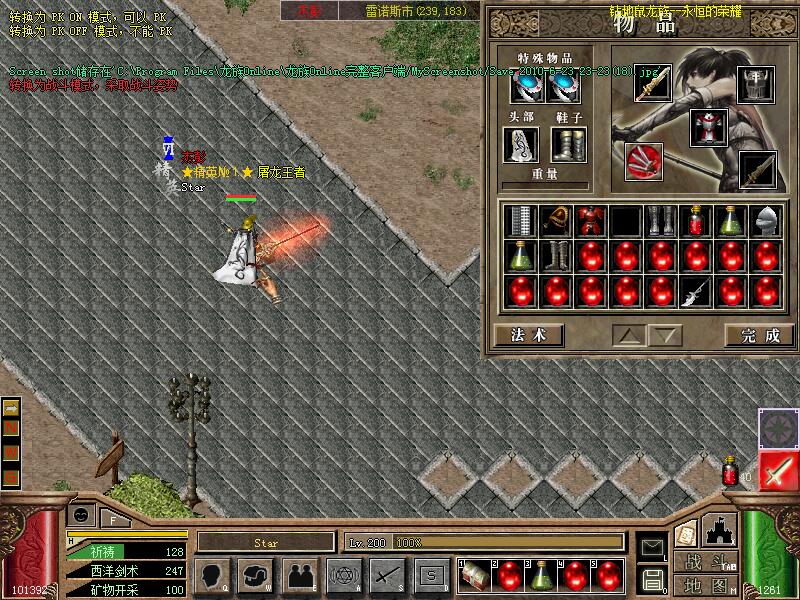Select the round red claw weapon slot
Image resolution: width=800 pixels, height=600 pixels.
[643, 160]
